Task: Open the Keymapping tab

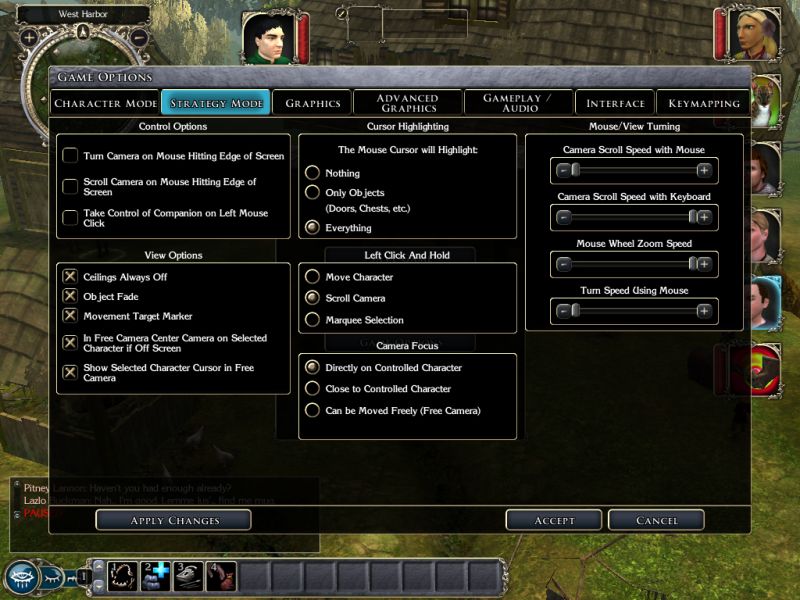Action: tap(703, 103)
